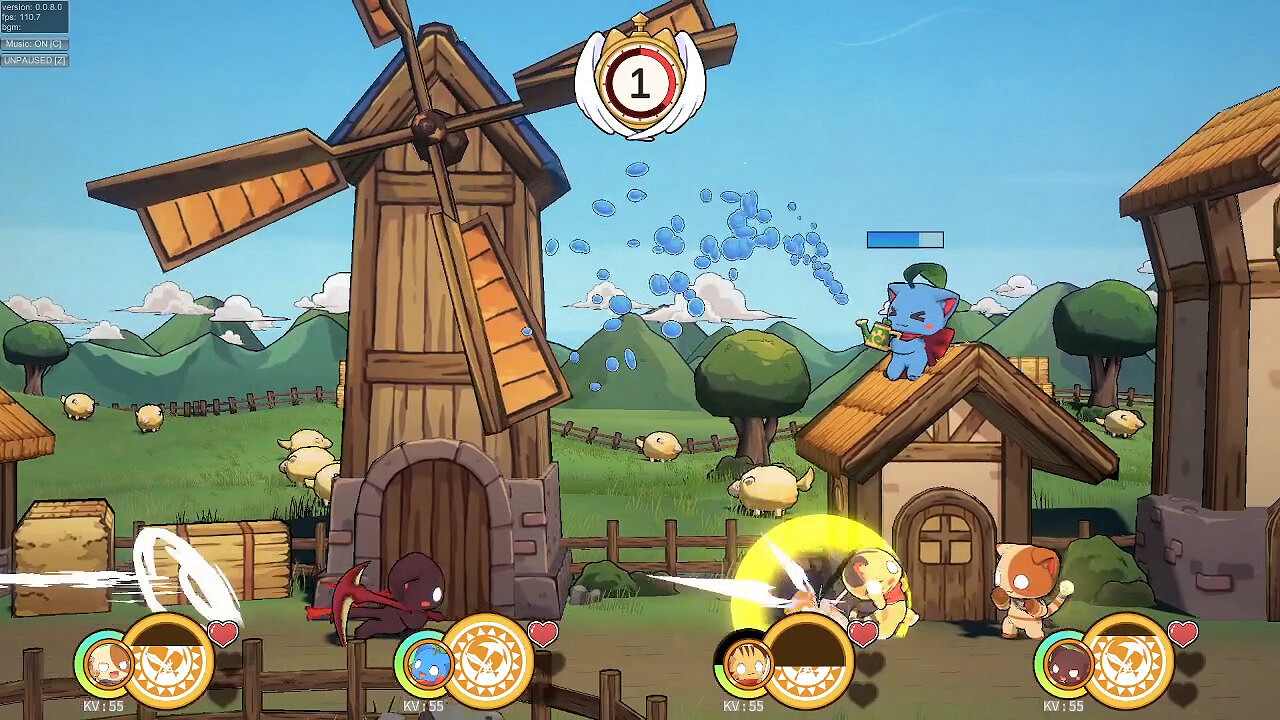Click the blue charge progress bar above the rooftop cat
Viewport: 1280px width, 720px height.
[x=903, y=239]
